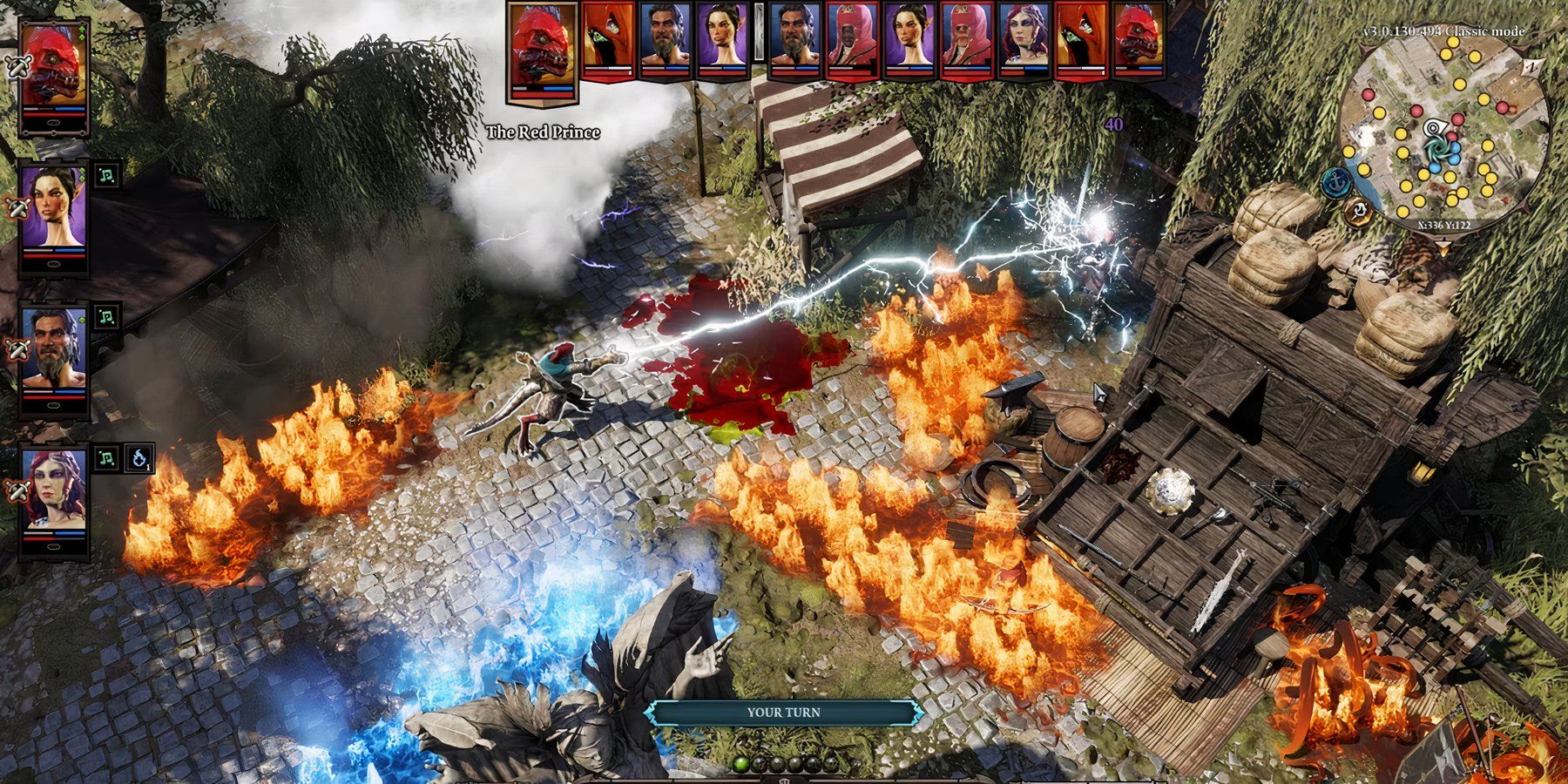Click the shield emblem at the bottom center
Image resolution: width=1568 pixels, height=784 pixels.
782,780
